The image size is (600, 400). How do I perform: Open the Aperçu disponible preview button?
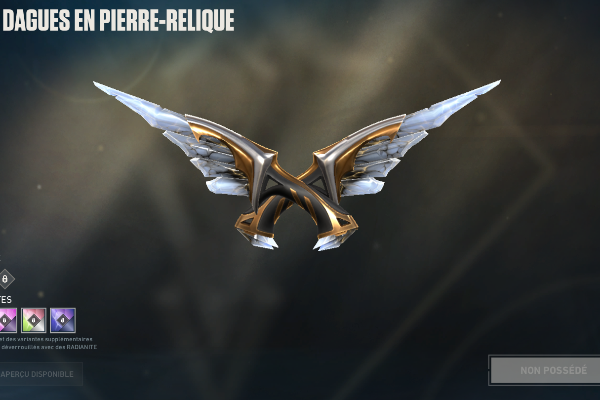[40, 374]
